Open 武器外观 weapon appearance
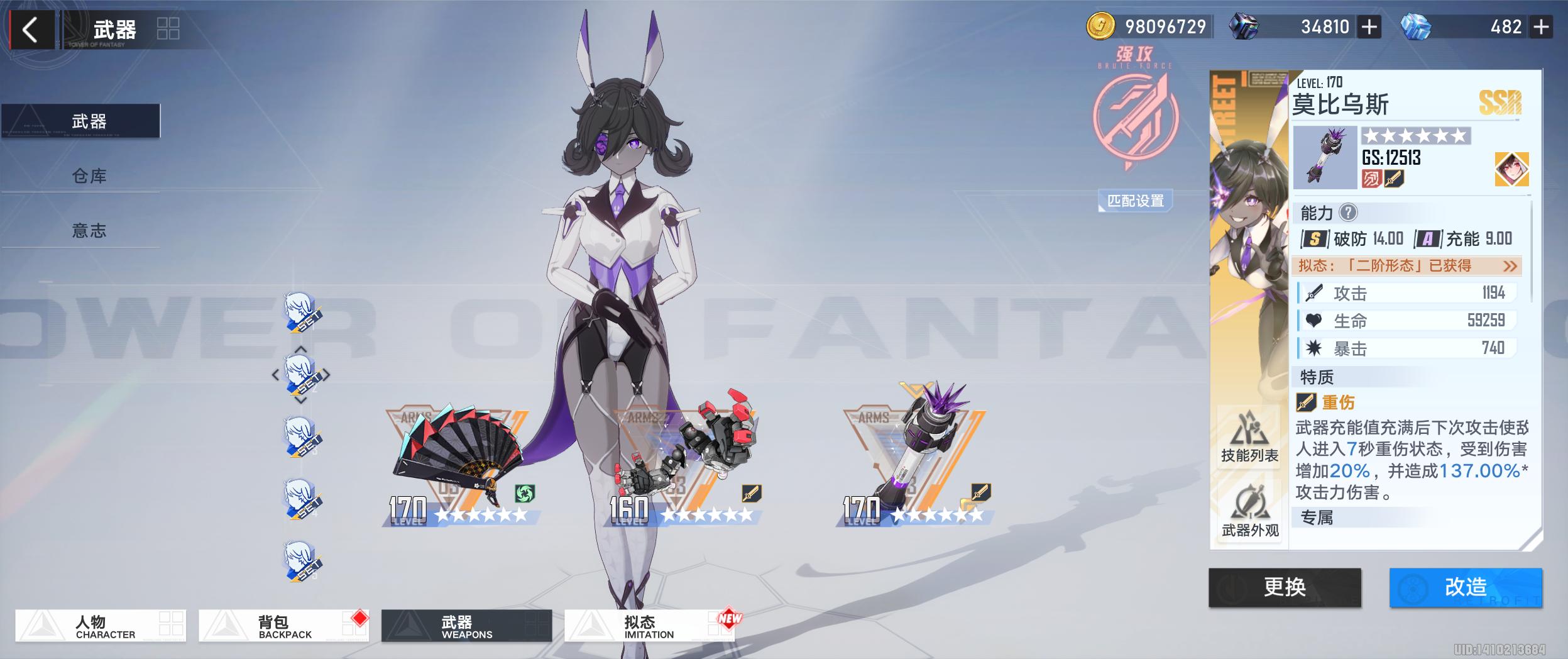Viewport: 1568px width, 659px height. [1249, 512]
